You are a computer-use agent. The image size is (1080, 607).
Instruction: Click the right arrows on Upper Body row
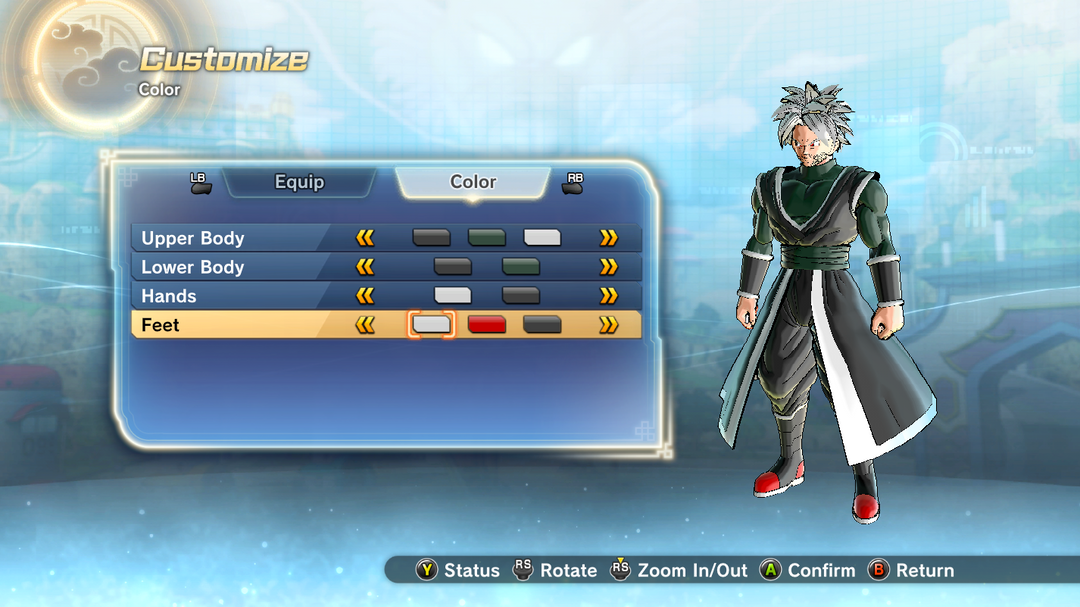[608, 238]
